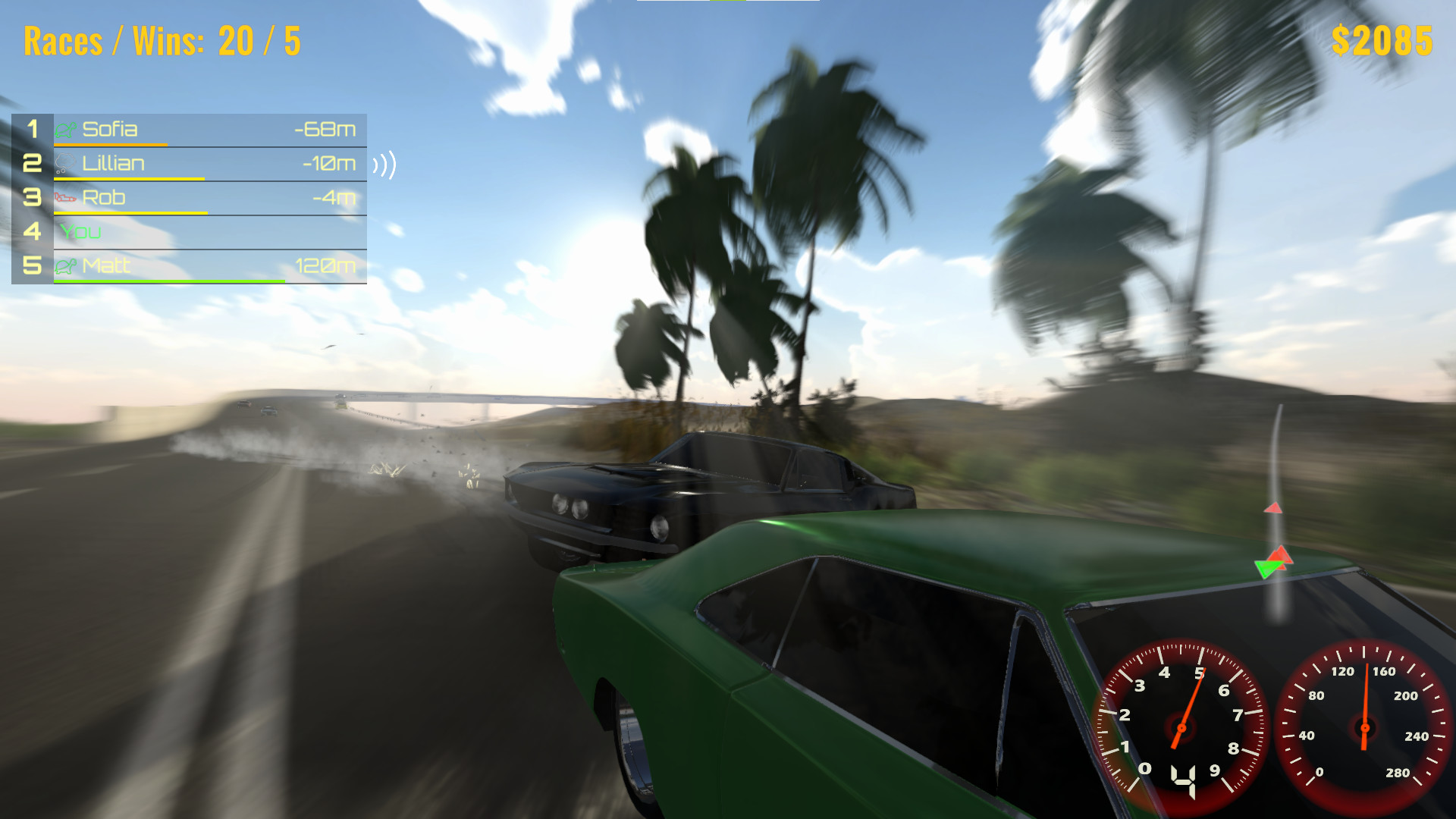Click the Lillian name entry
Screen dimensions: 1456x819
(x=114, y=163)
